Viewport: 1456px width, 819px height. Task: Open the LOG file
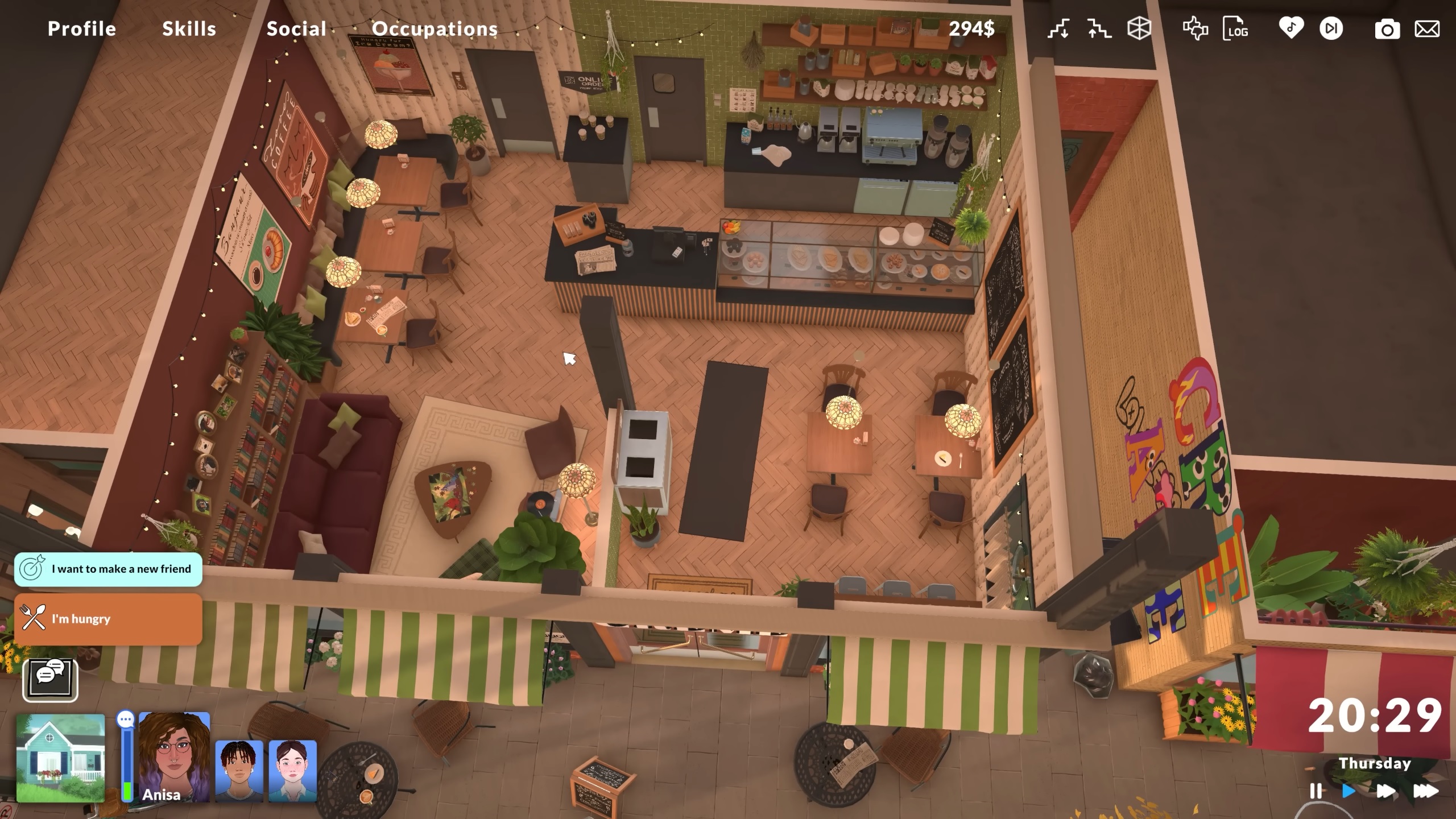[x=1235, y=29]
